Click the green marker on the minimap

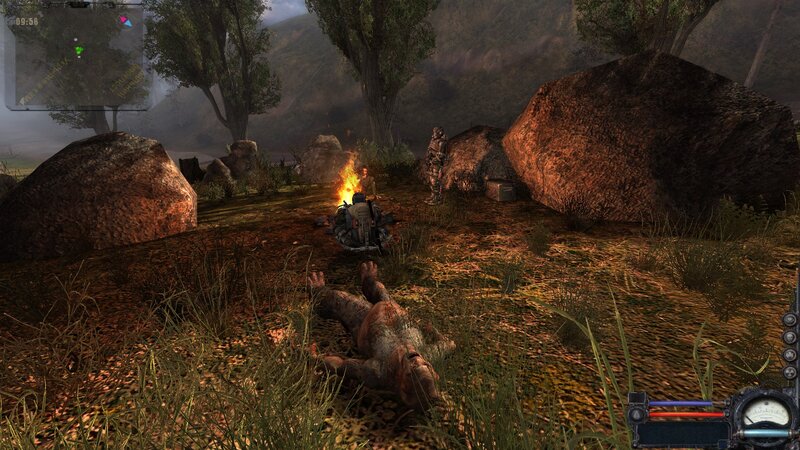(x=79, y=50)
